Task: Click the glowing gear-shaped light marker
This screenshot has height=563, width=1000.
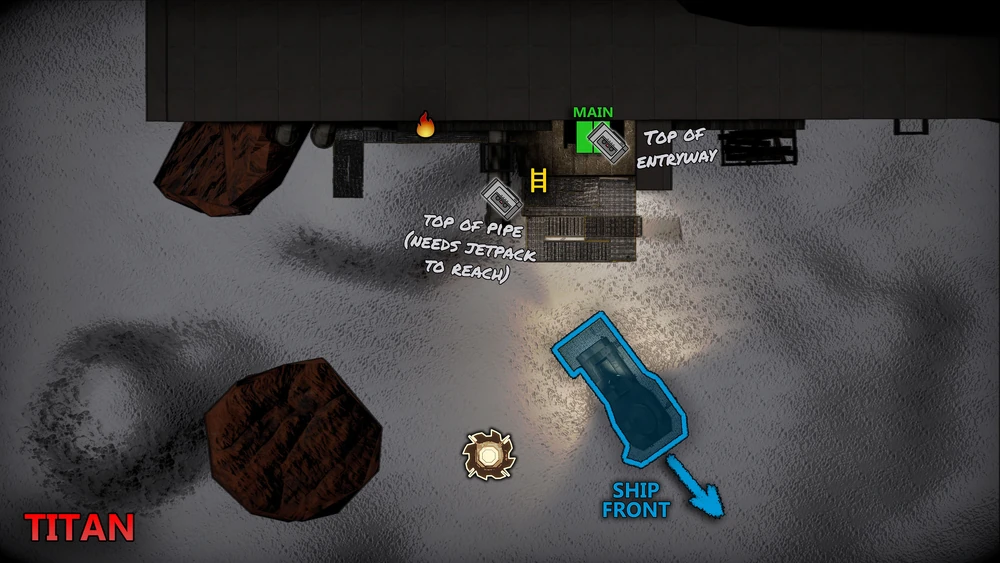Action: pyautogui.click(x=488, y=455)
